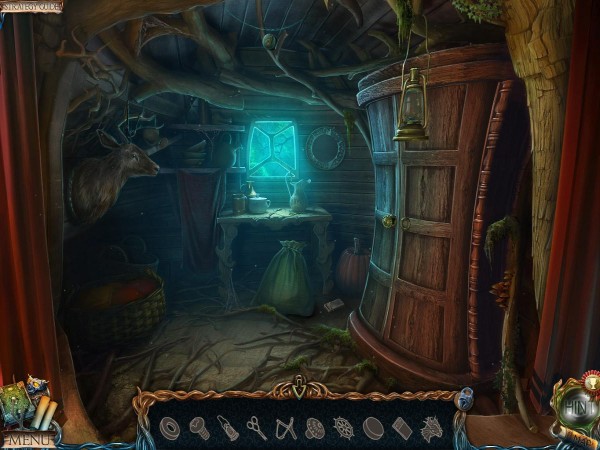Use the Hint orb
The width and height of the screenshot is (600, 450).
point(576,409)
